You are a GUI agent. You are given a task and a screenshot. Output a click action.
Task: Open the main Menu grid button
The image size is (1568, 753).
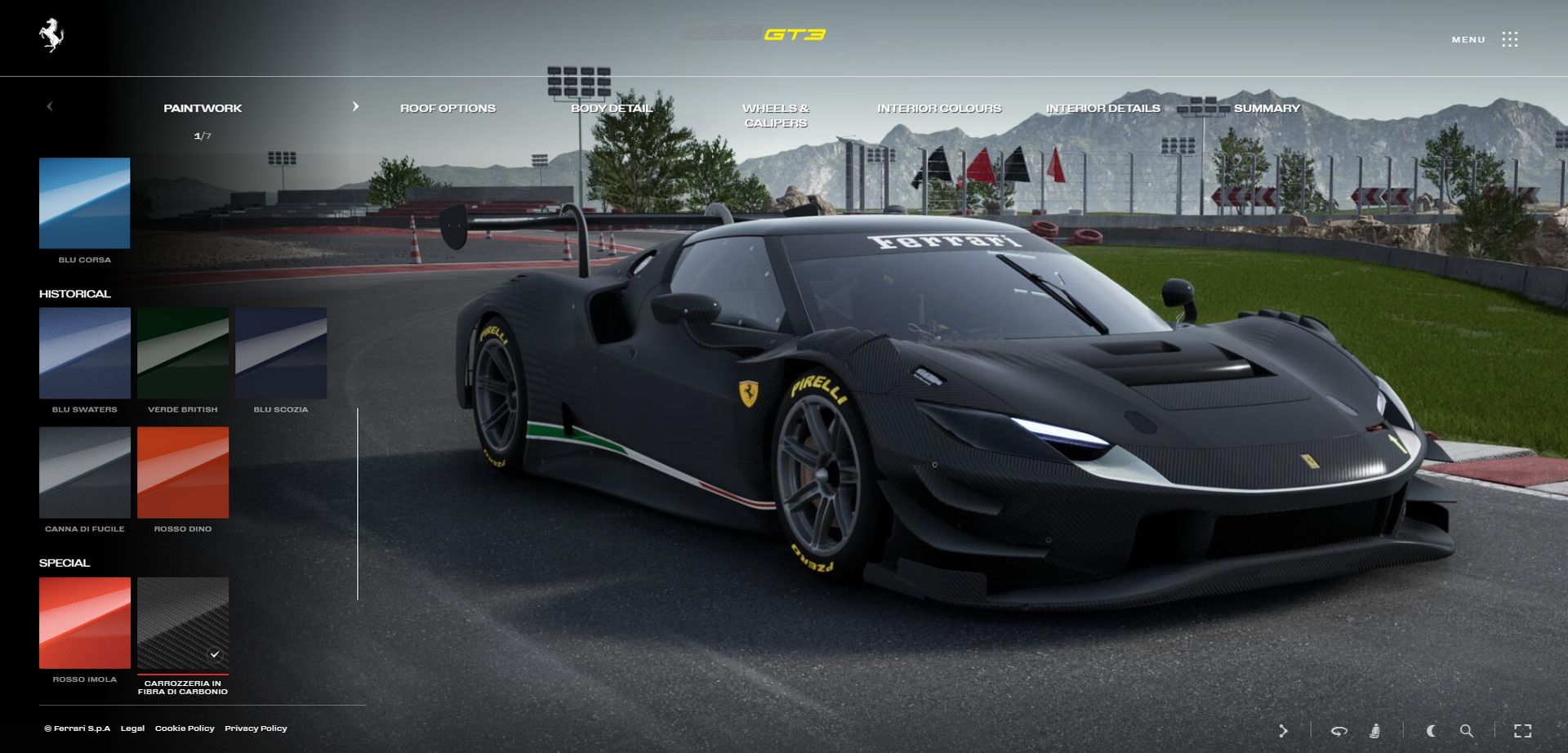click(x=1509, y=39)
